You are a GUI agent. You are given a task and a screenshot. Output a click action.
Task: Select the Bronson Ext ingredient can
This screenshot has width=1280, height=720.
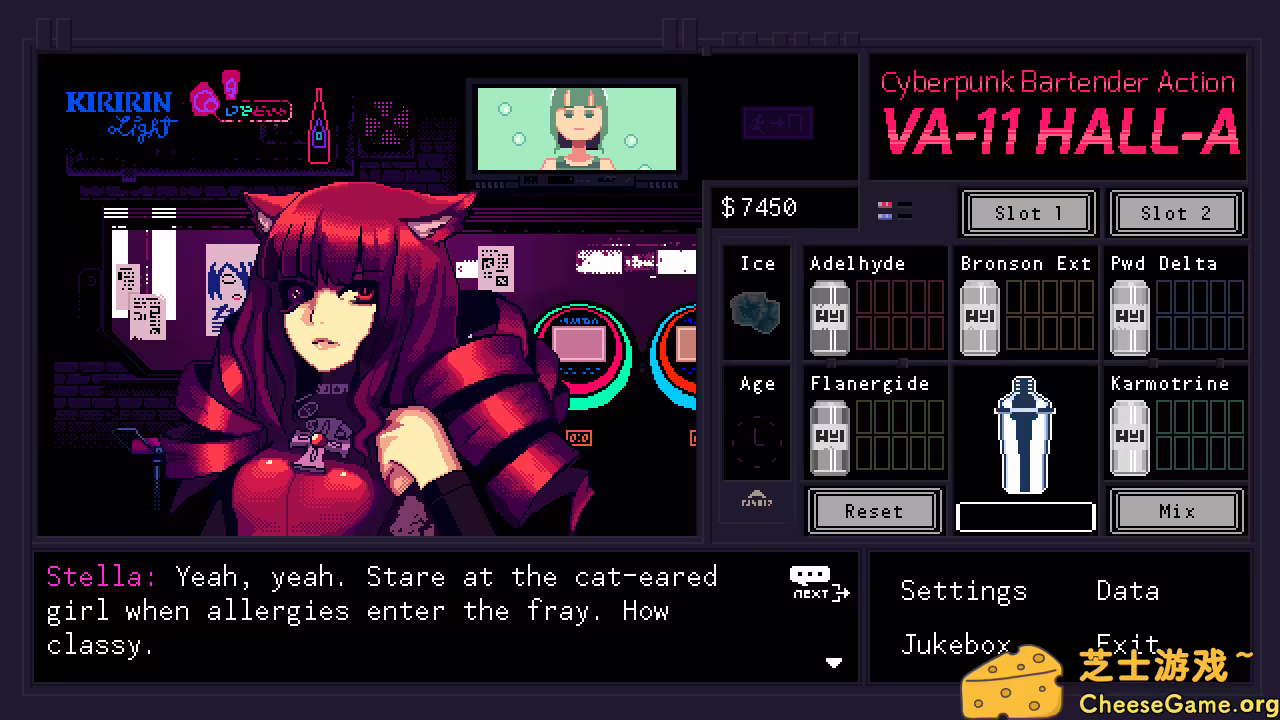tap(979, 320)
